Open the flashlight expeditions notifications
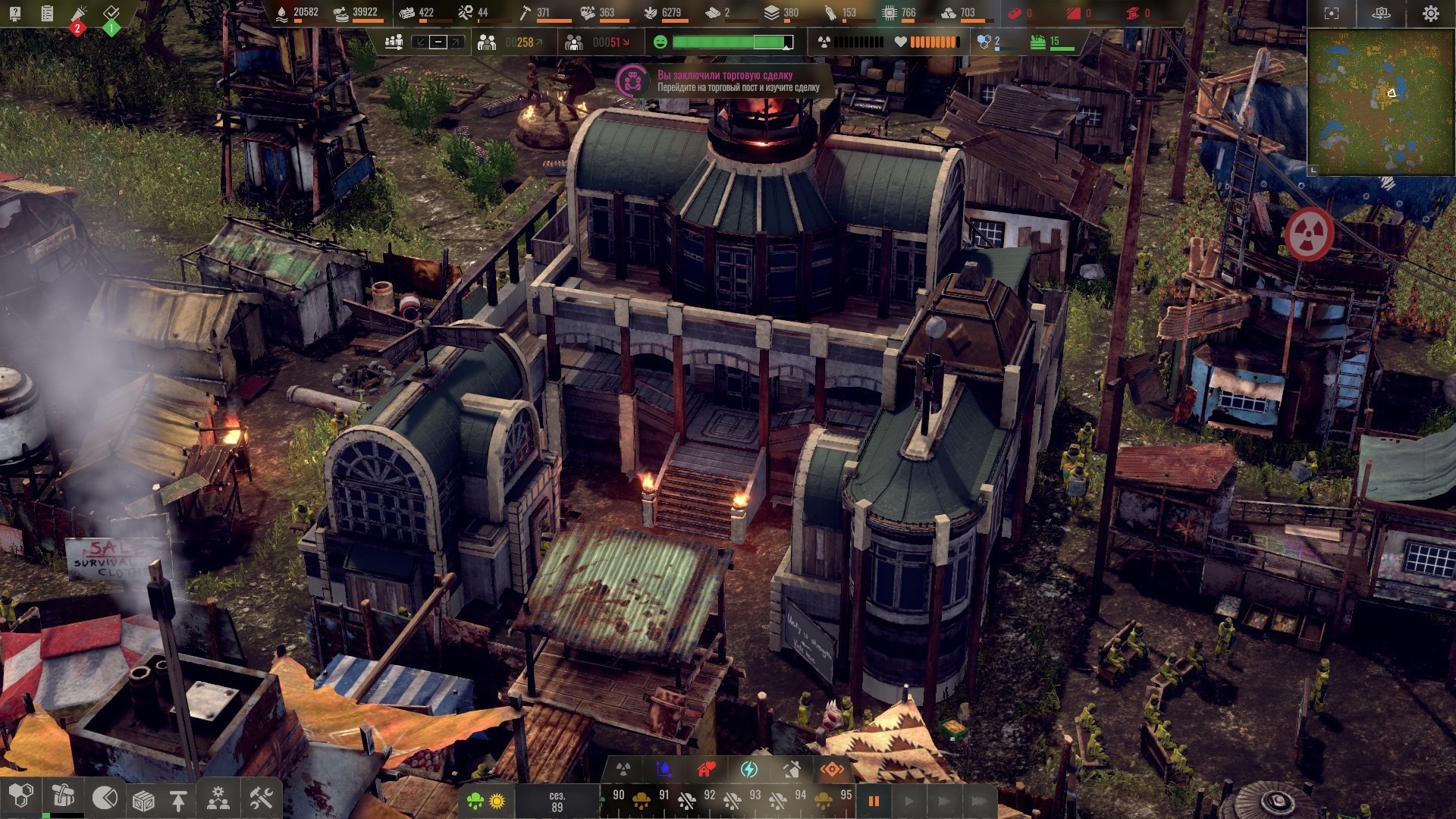Screen dimensions: 1456x819 (79, 14)
